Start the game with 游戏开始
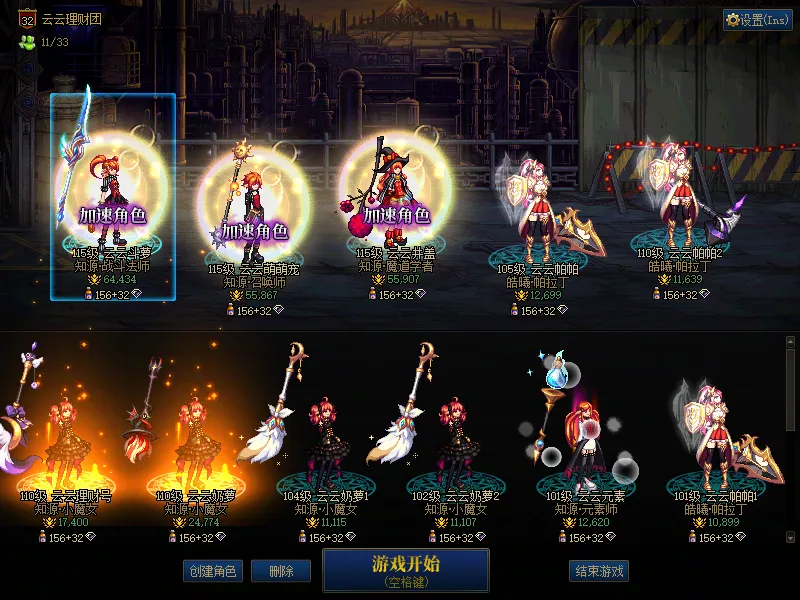The height and width of the screenshot is (600, 800). click(x=405, y=569)
